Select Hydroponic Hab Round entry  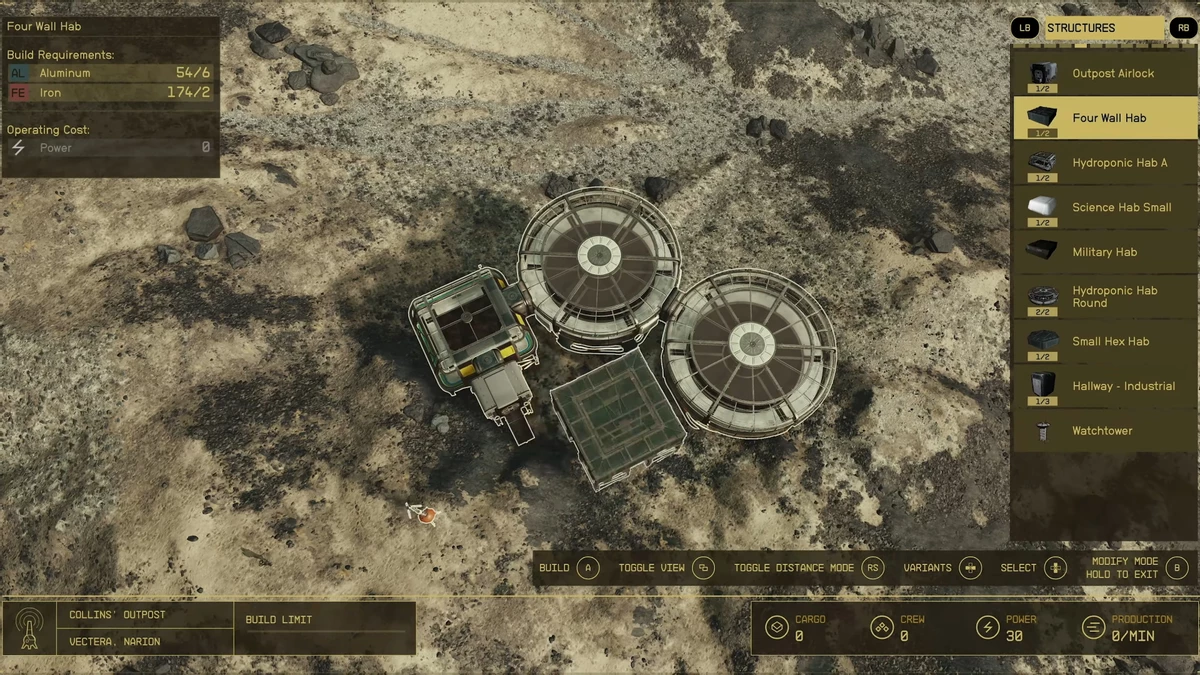1105,297
